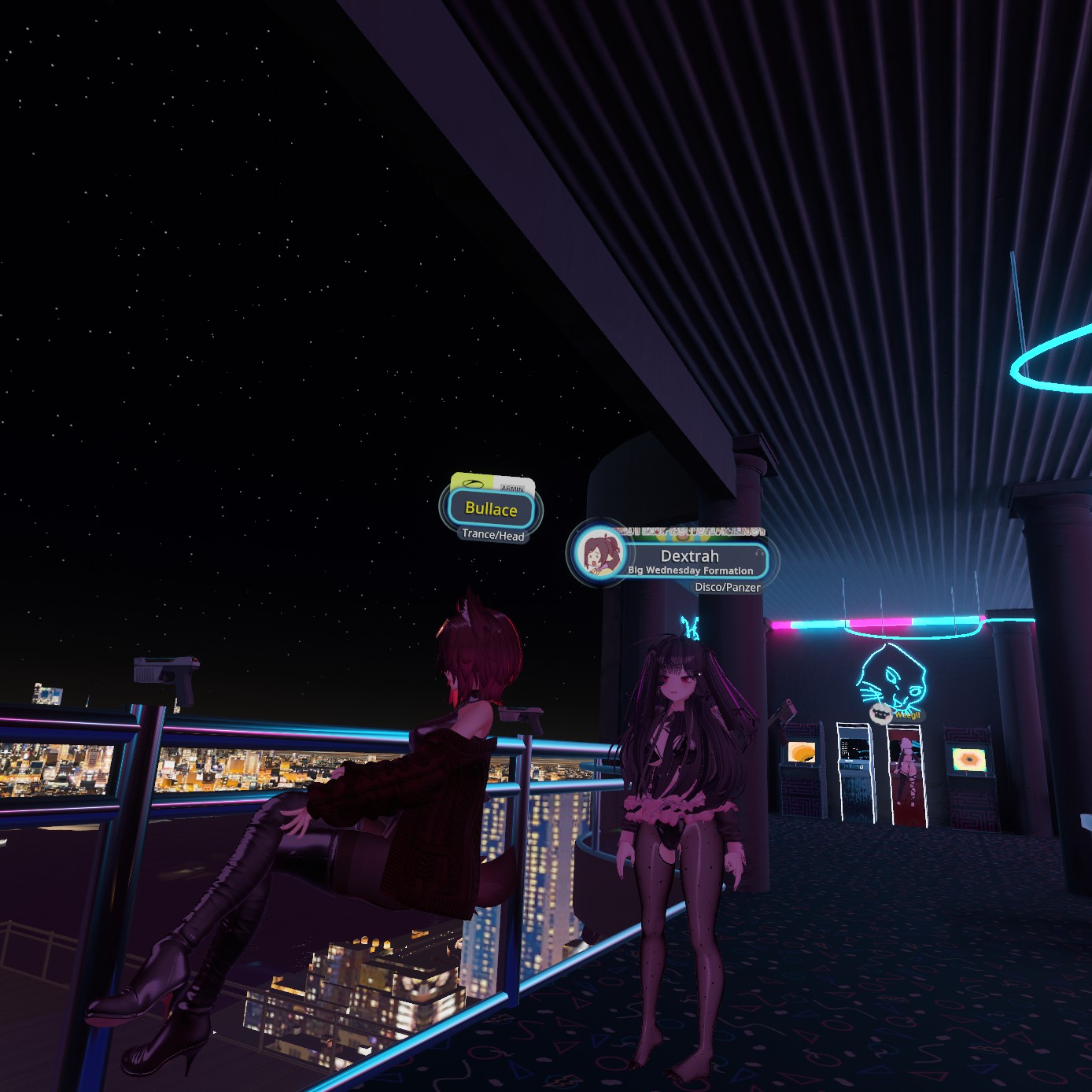This screenshot has width=1092, height=1092.
Task: Click Dextrah's profile picture icon
Action: tap(599, 552)
